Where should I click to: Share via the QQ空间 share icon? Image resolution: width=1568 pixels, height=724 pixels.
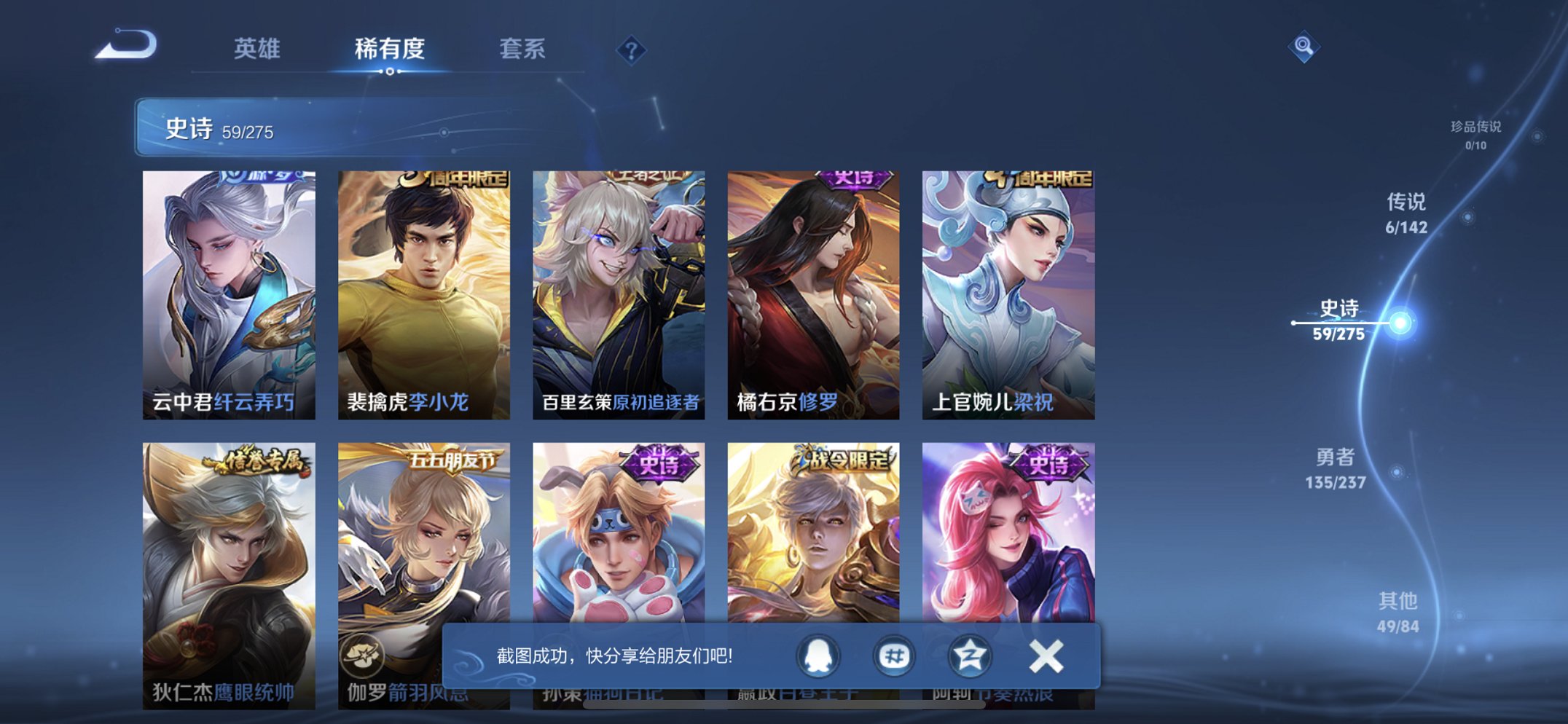(970, 656)
